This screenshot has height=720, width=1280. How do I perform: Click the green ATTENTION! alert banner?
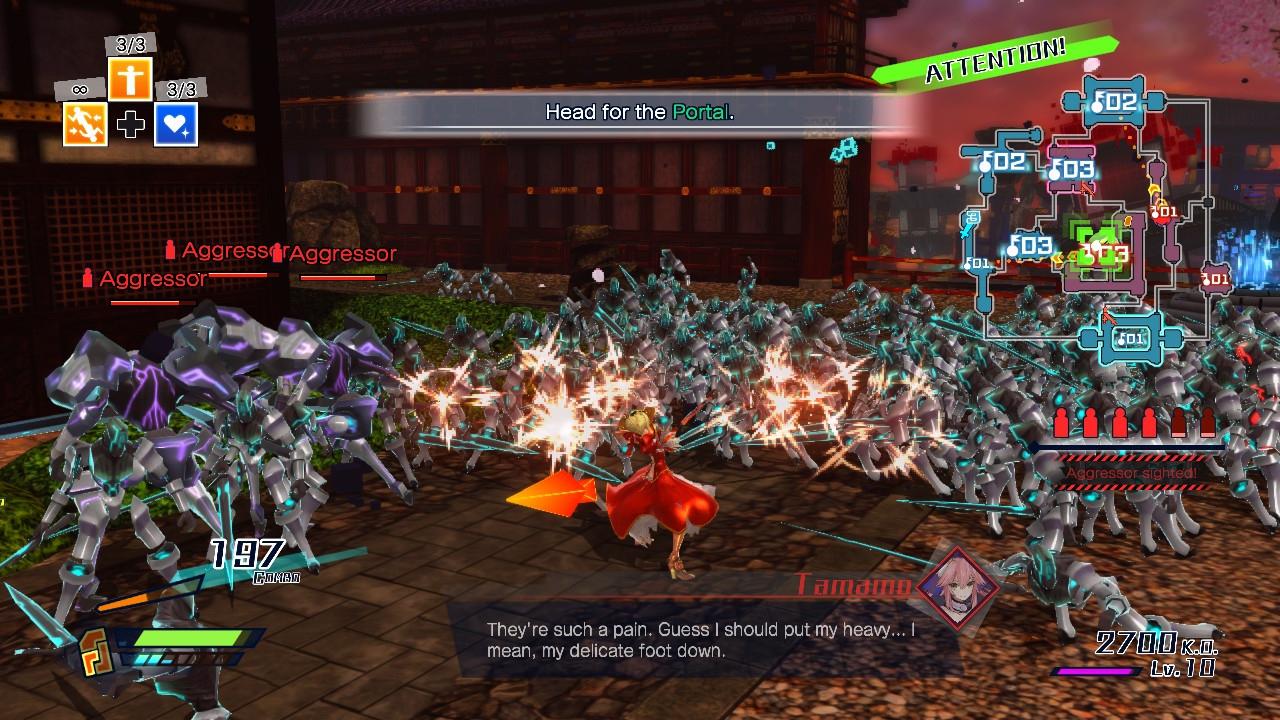994,60
